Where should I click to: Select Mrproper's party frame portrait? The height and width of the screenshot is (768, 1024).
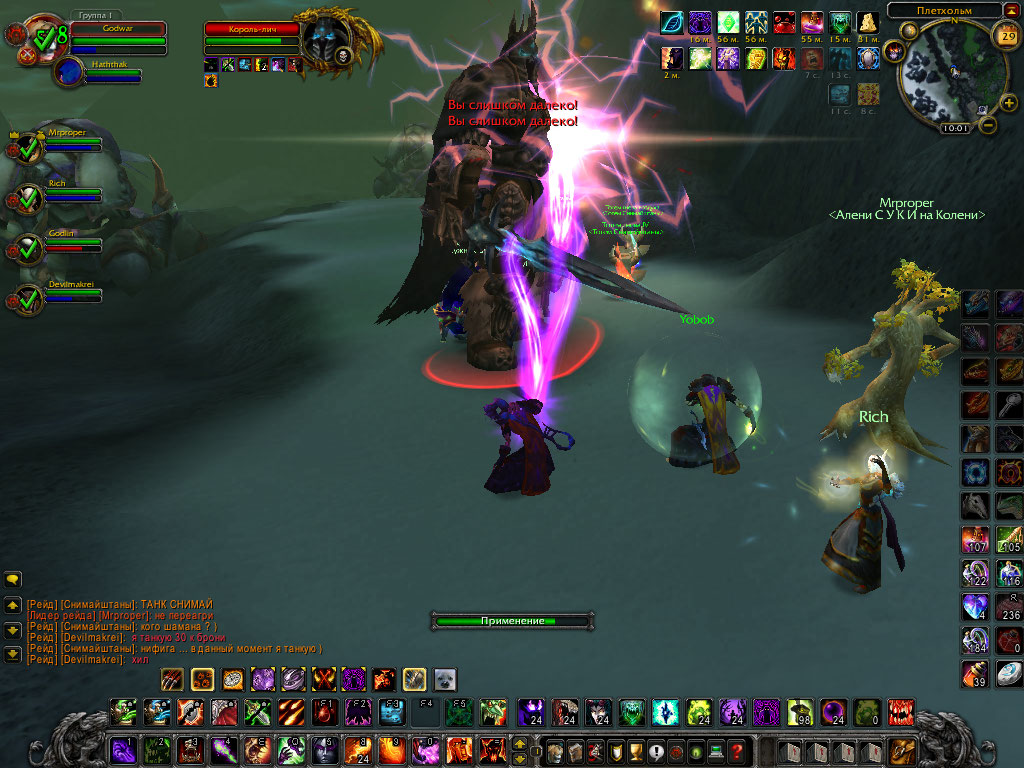point(29,148)
